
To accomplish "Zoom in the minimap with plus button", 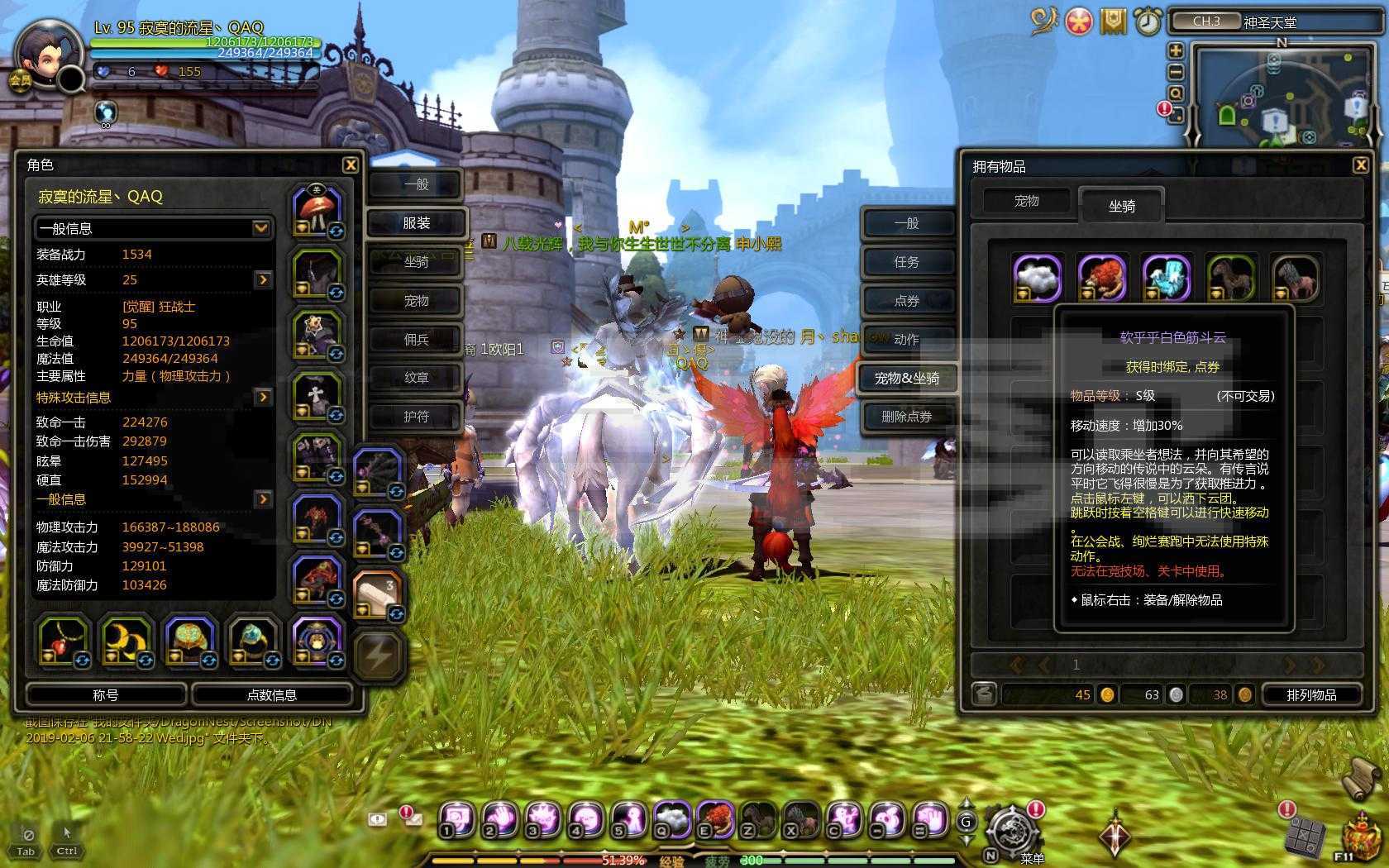I will tap(1176, 51).
